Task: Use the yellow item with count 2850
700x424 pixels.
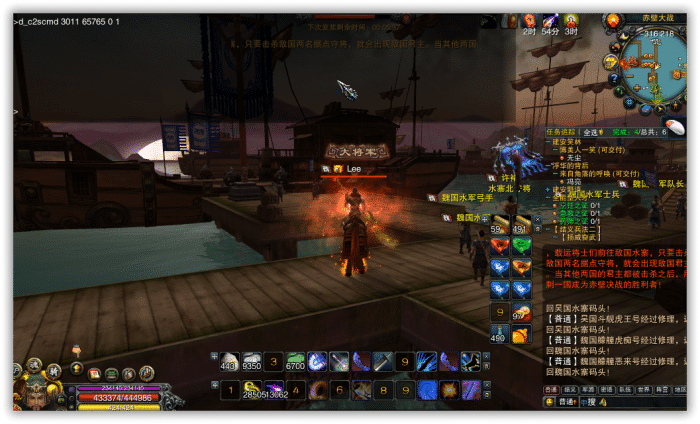Action: [251, 388]
